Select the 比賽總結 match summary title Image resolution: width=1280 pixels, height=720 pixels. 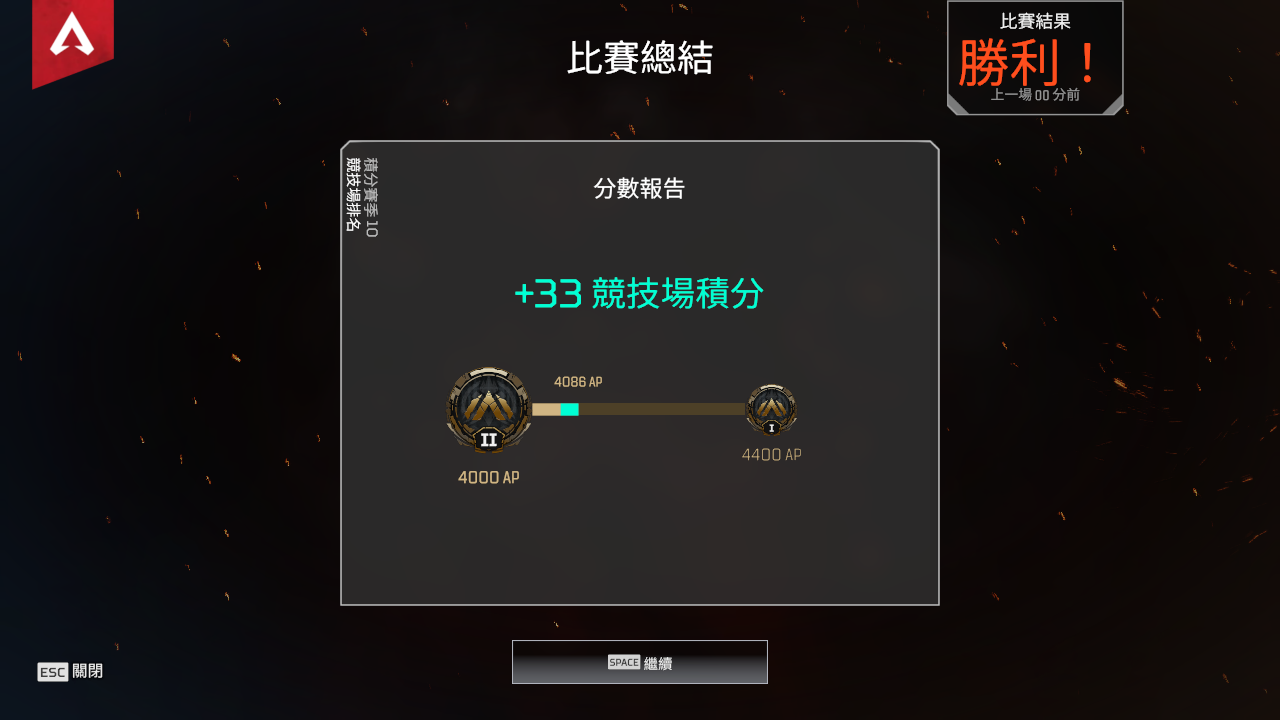639,57
